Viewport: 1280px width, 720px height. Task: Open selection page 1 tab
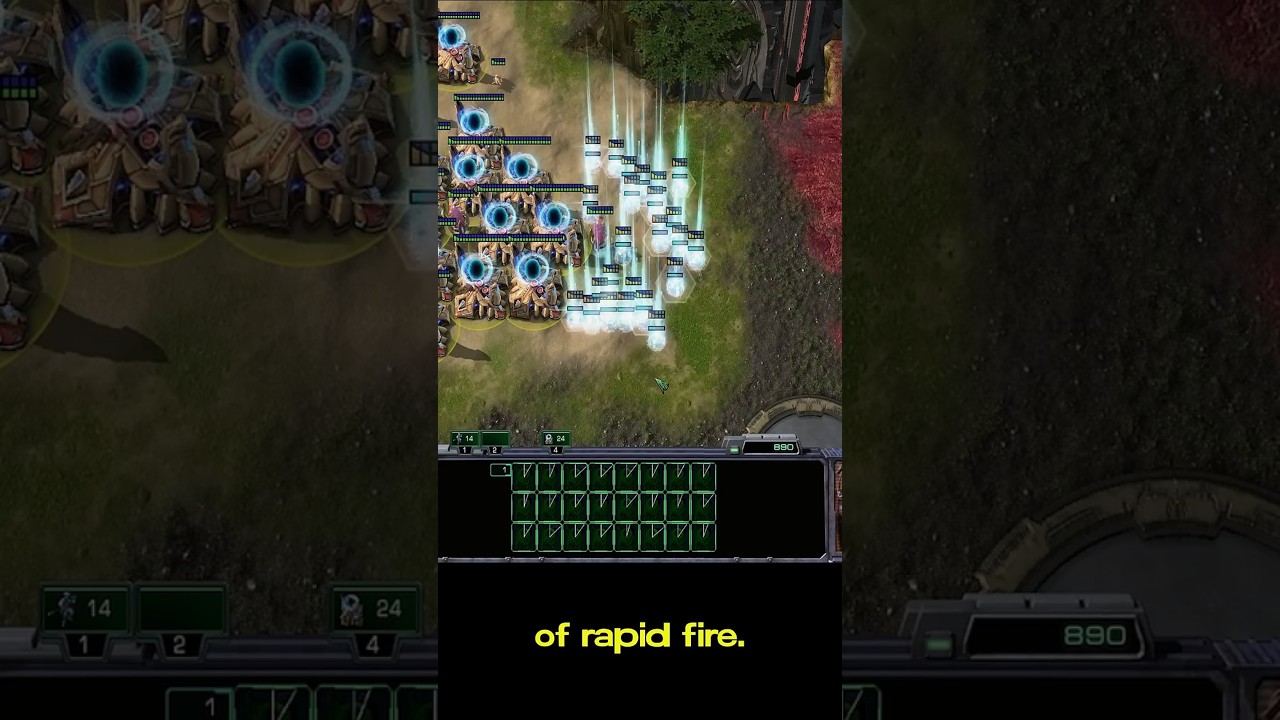pyautogui.click(x=501, y=470)
